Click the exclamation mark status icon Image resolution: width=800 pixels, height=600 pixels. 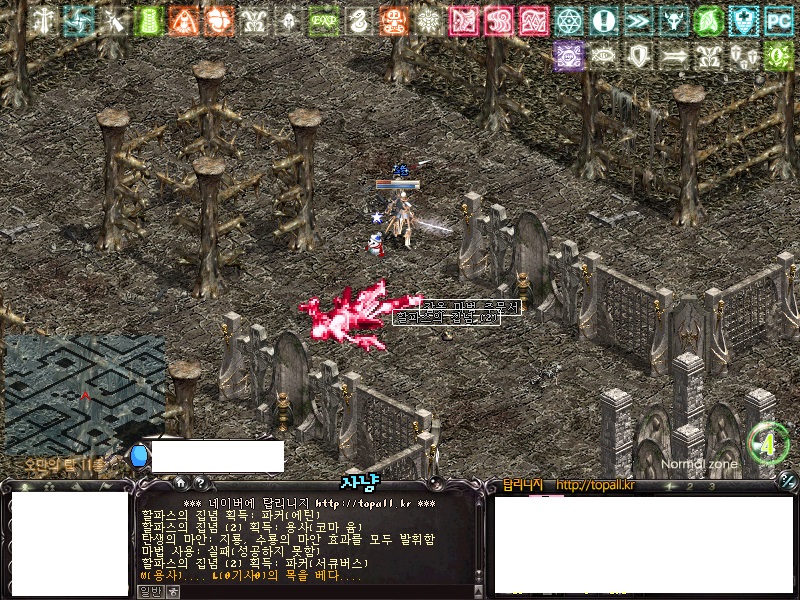pyautogui.click(x=603, y=19)
